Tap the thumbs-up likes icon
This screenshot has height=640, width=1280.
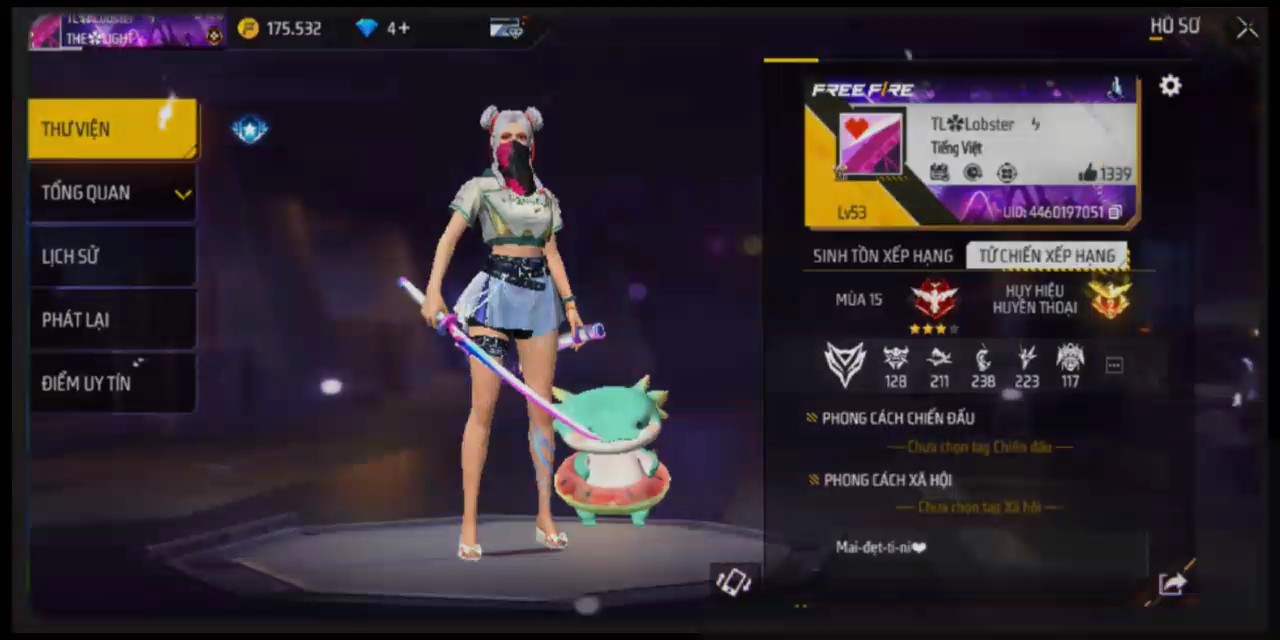click(1088, 174)
